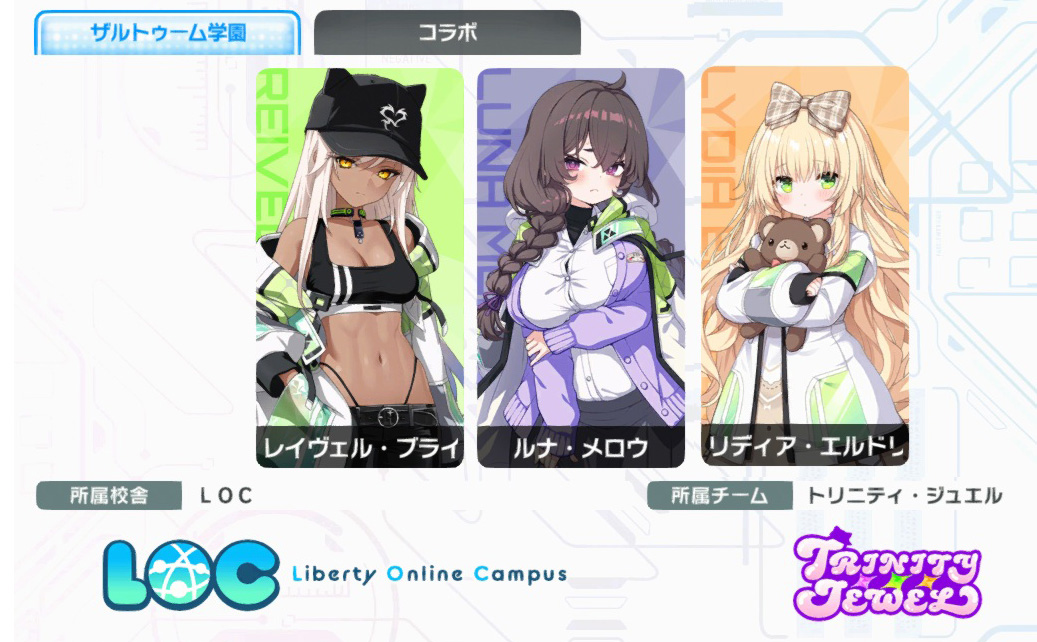Select the レイヴェル character card

point(360,267)
